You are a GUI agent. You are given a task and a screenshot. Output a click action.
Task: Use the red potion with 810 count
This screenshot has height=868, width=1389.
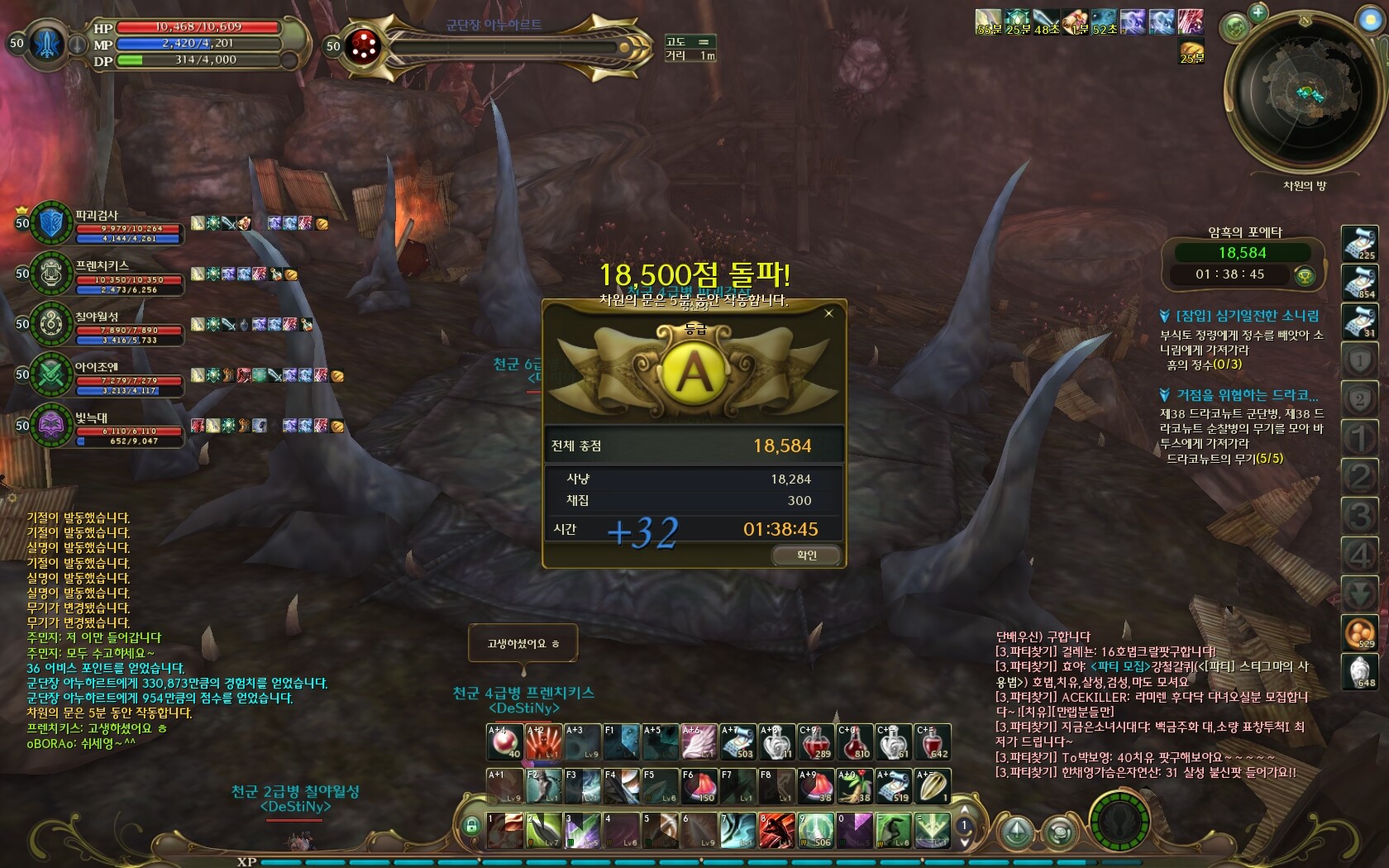(853, 742)
